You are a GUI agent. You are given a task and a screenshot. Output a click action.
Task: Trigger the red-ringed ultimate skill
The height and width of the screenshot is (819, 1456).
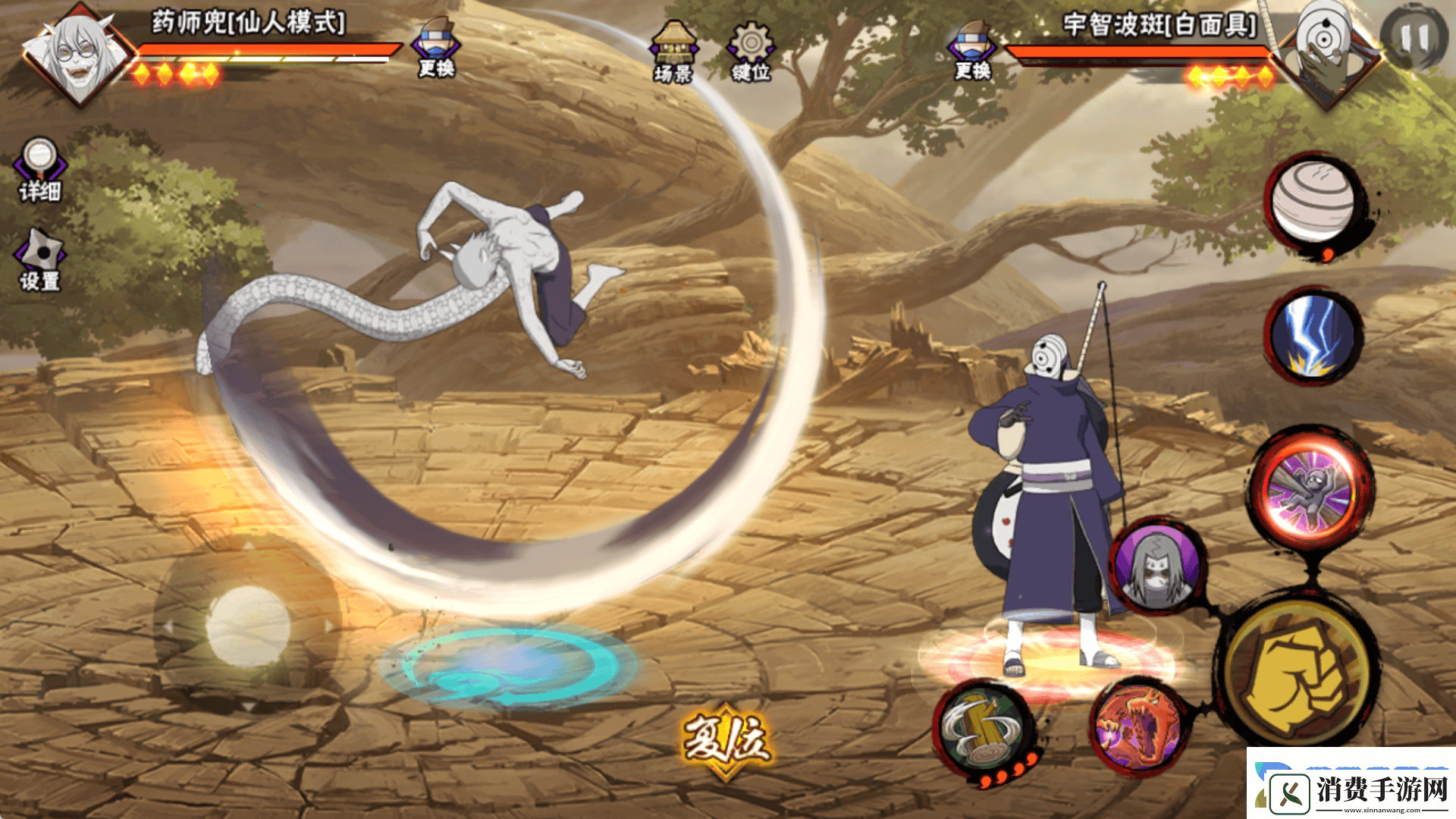coord(1310,489)
